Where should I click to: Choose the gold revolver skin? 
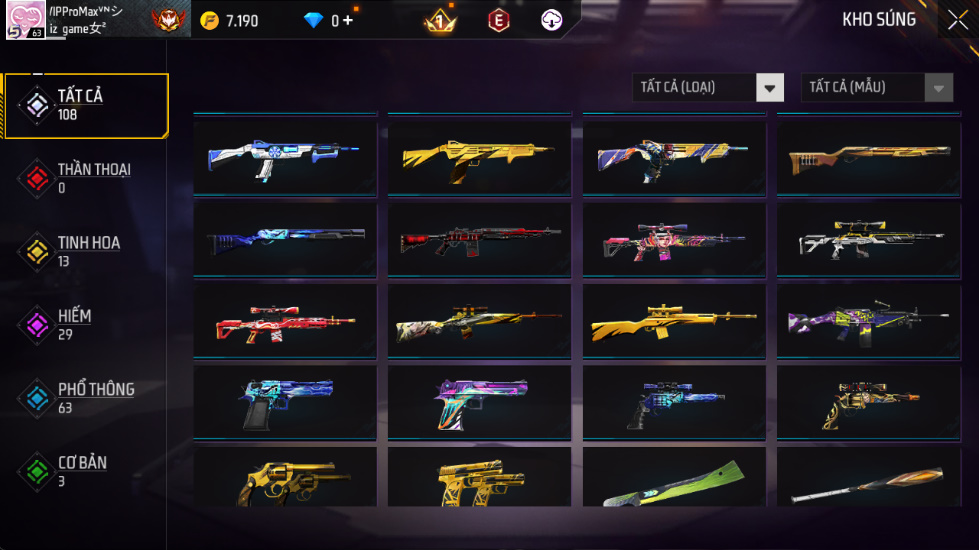tap(285, 480)
